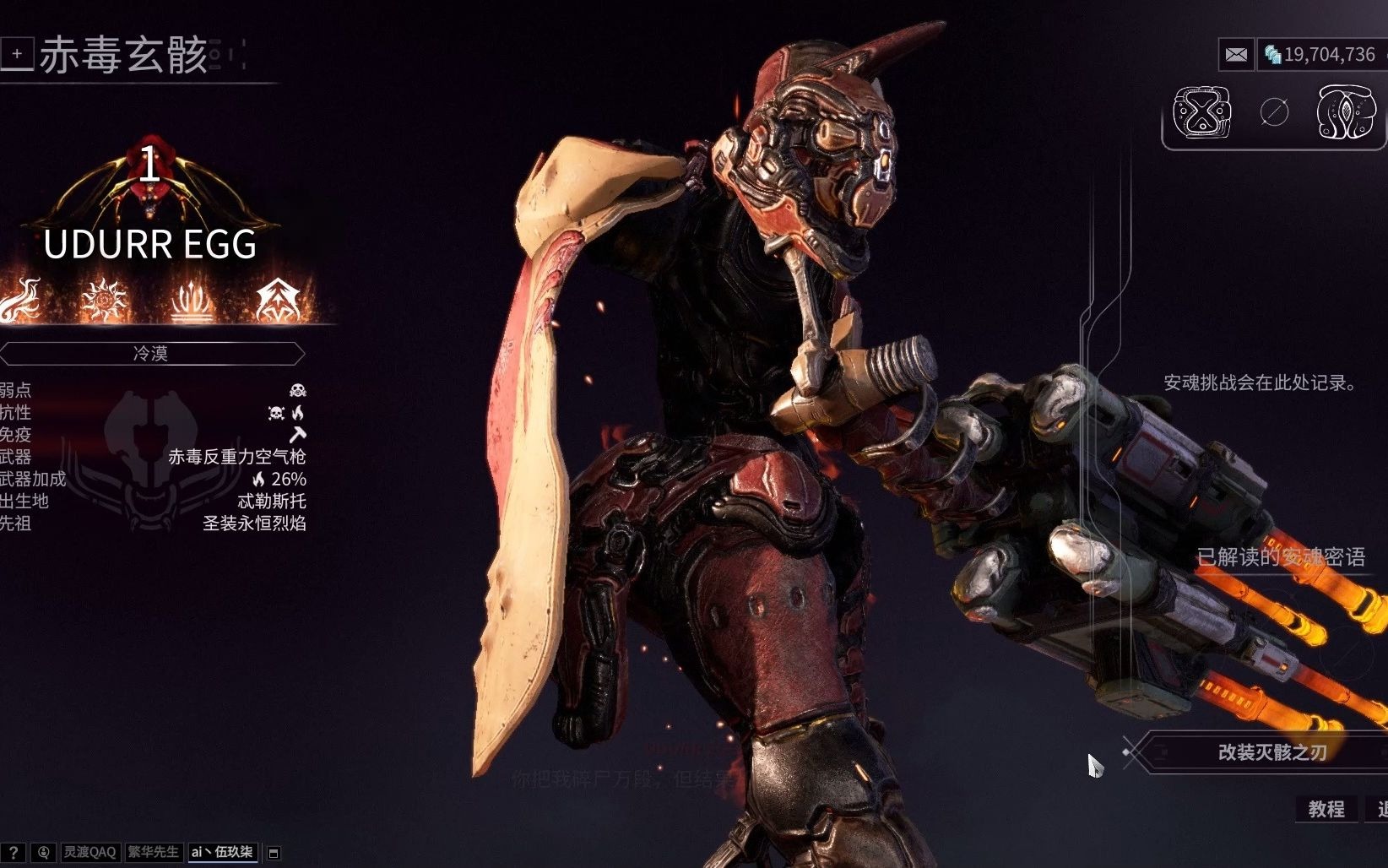Select the ai丶伍玖柒 chat tab
This screenshot has width=1388, height=868.
point(222,852)
